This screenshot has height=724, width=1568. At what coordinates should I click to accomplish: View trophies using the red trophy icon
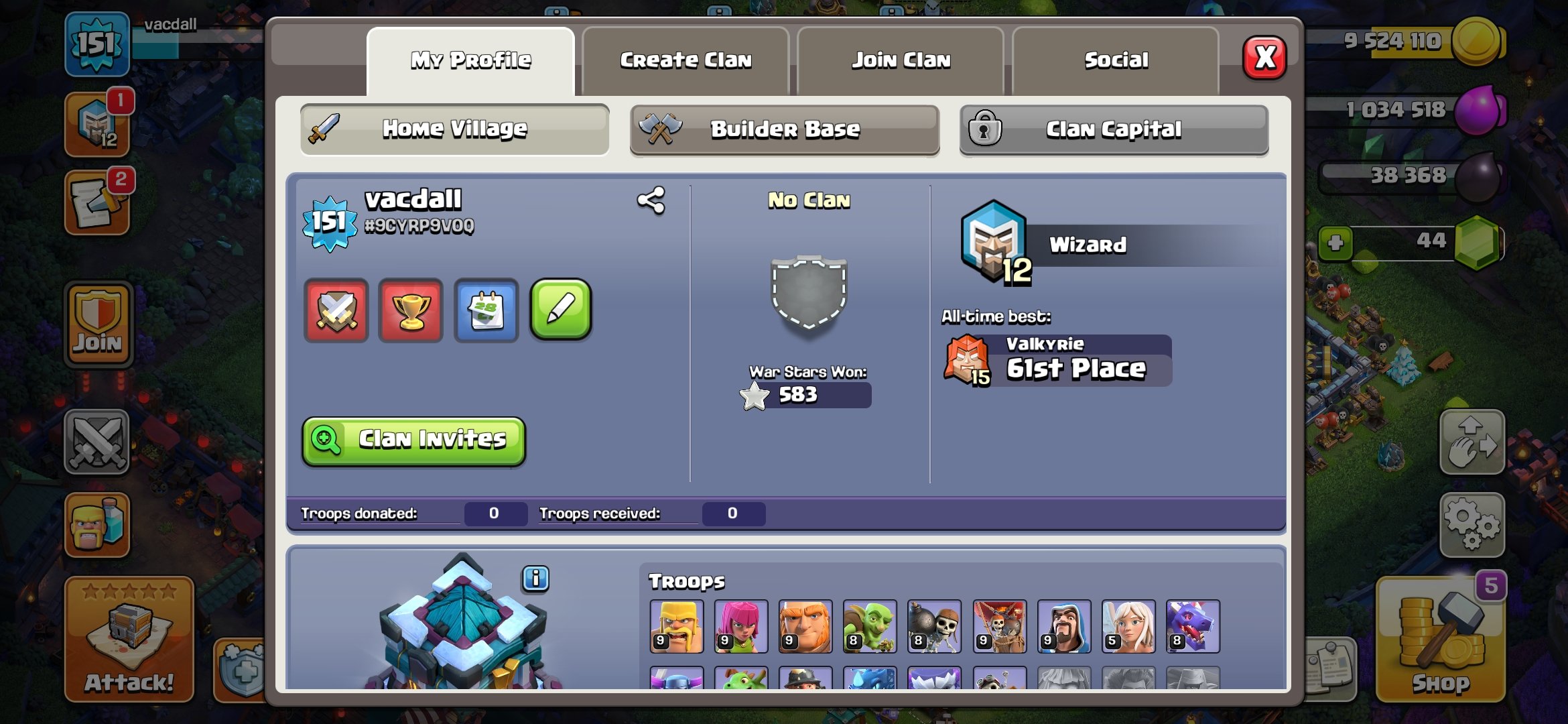[411, 309]
